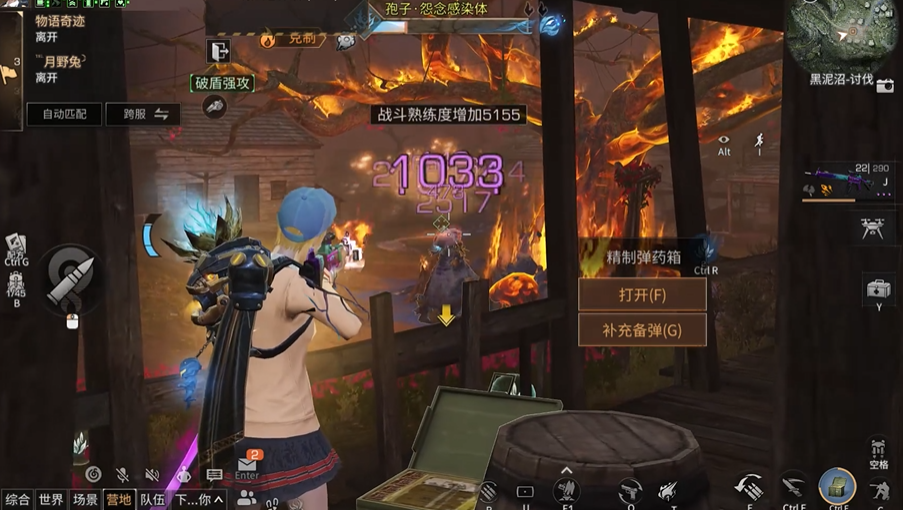Click the exit door icon
This screenshot has height=510, width=903.
point(219,51)
